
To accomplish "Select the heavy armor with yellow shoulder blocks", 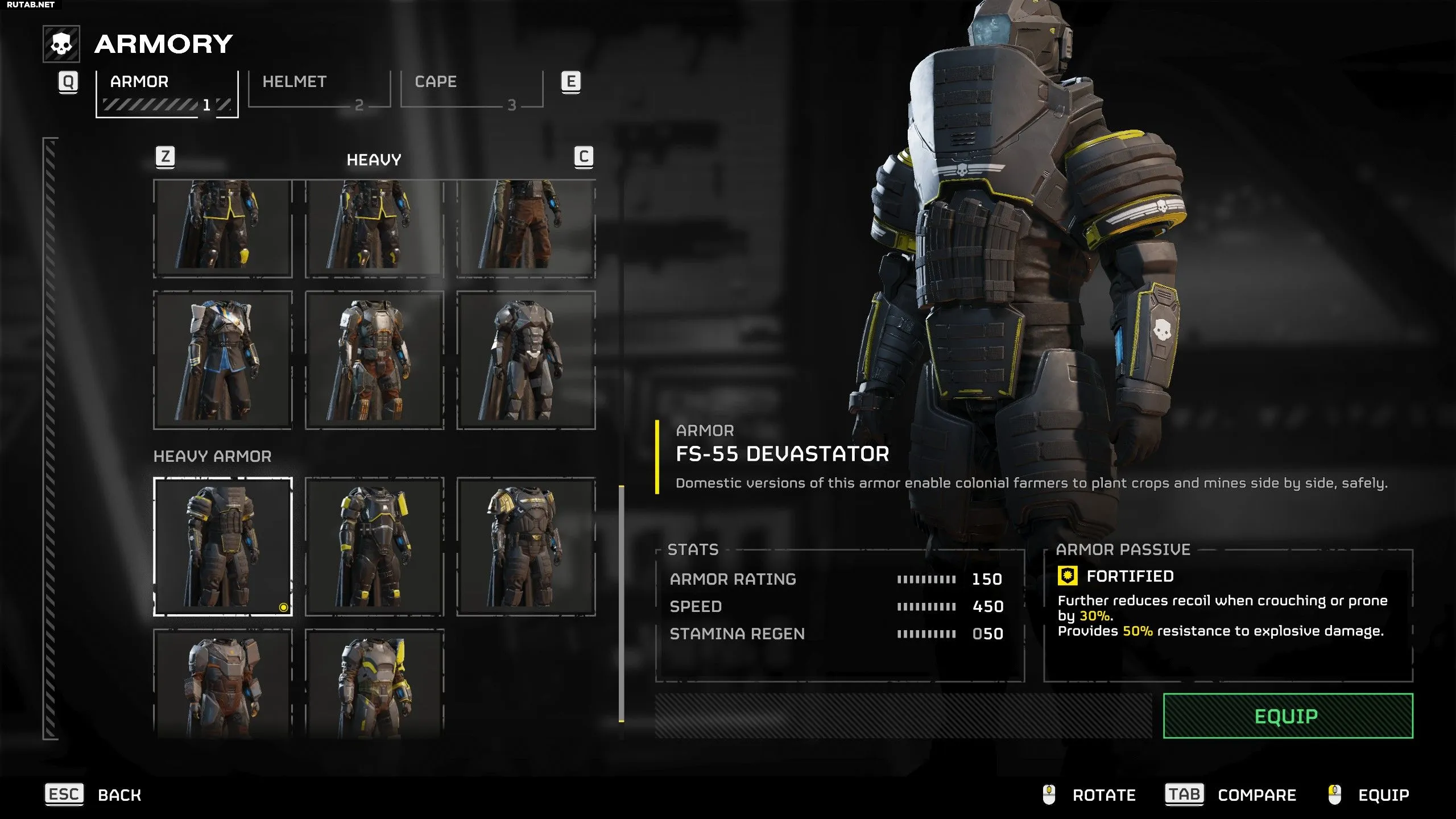I will [374, 546].
